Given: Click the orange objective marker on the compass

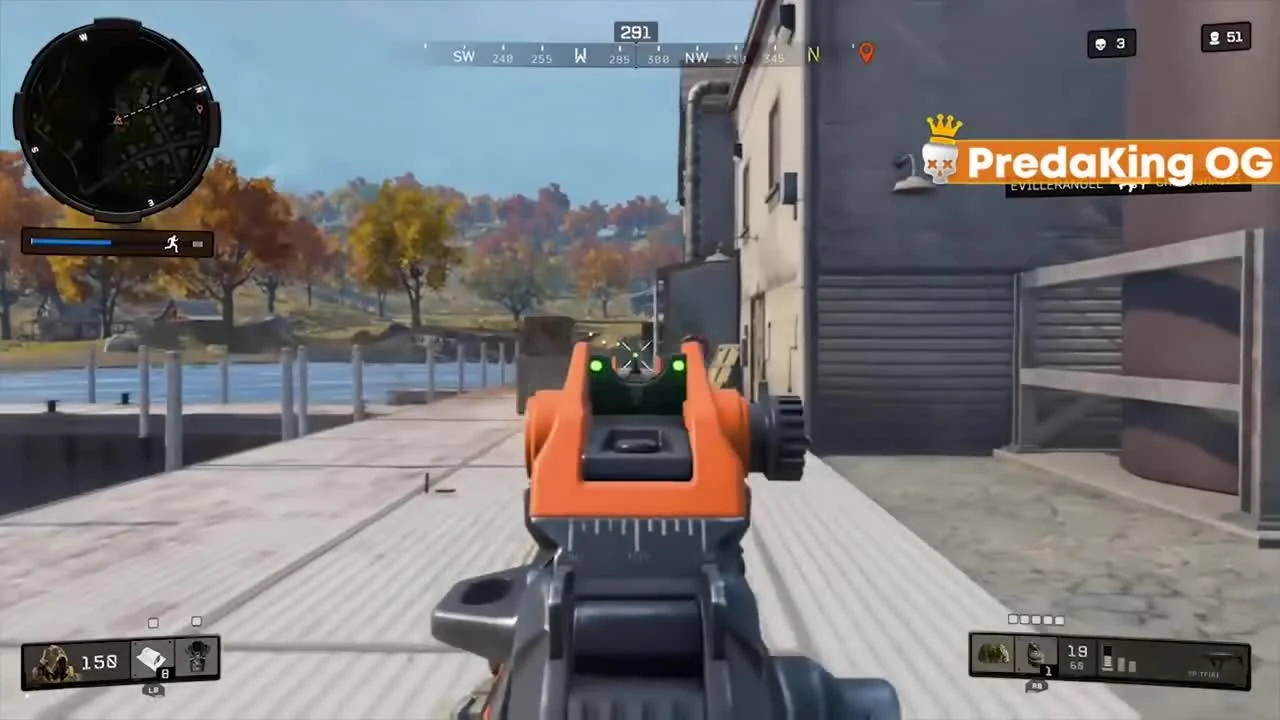Looking at the screenshot, I should pos(865,53).
